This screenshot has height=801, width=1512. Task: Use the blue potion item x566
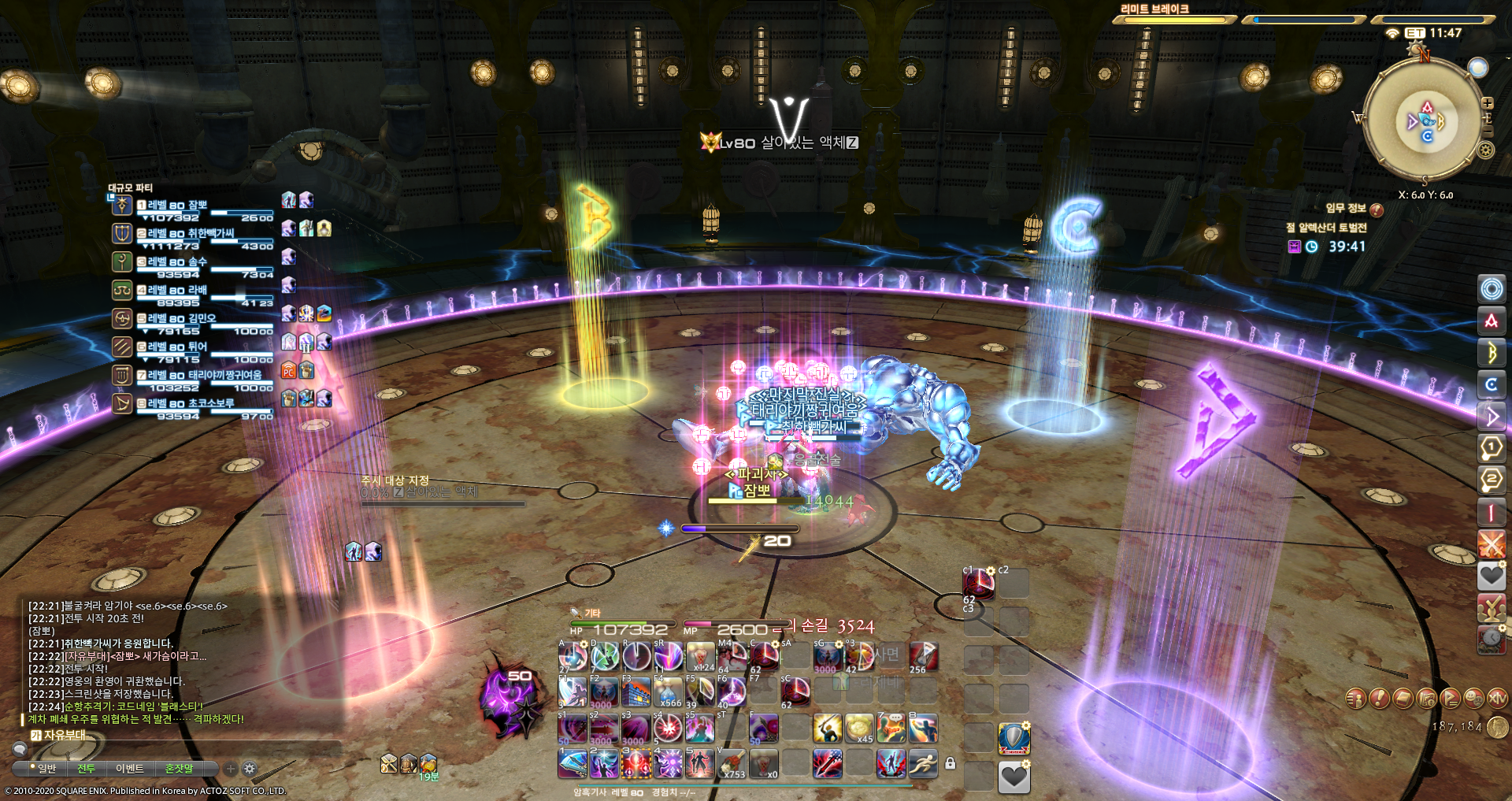[668, 692]
